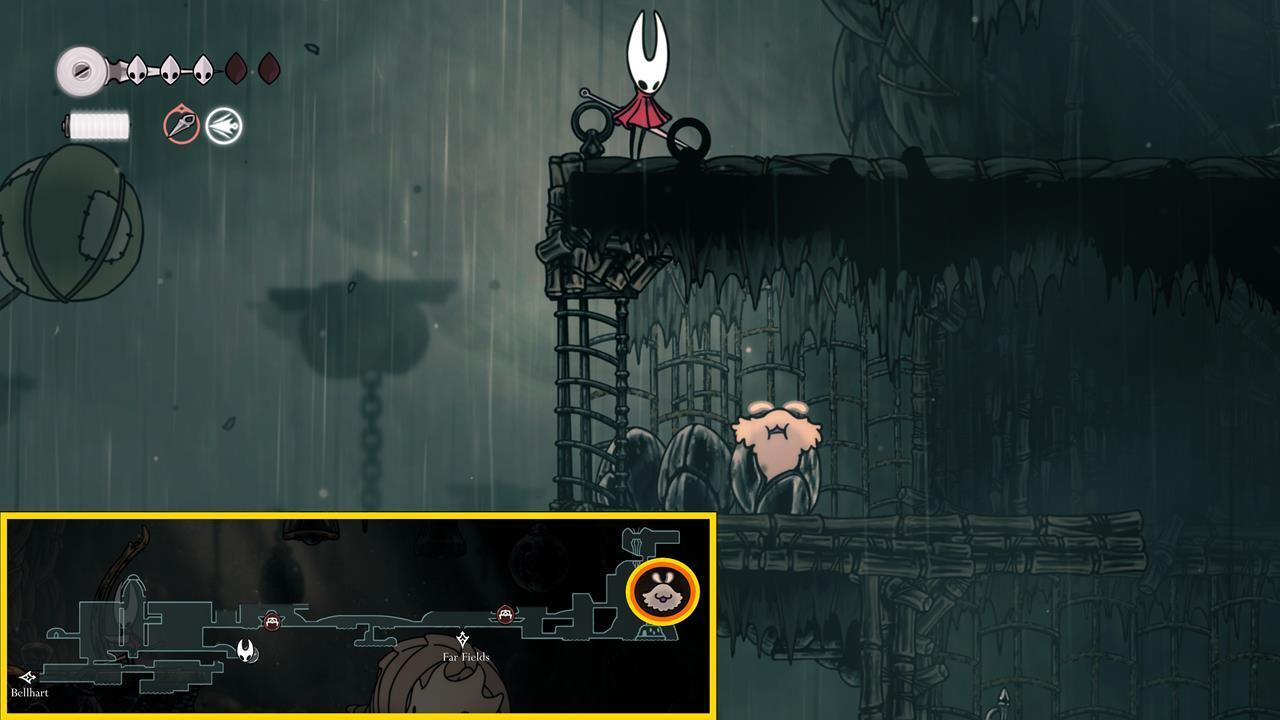Screen dimensions: 1280x720
Task: Click the circled NPC portrait marker on the map
Action: point(663,592)
